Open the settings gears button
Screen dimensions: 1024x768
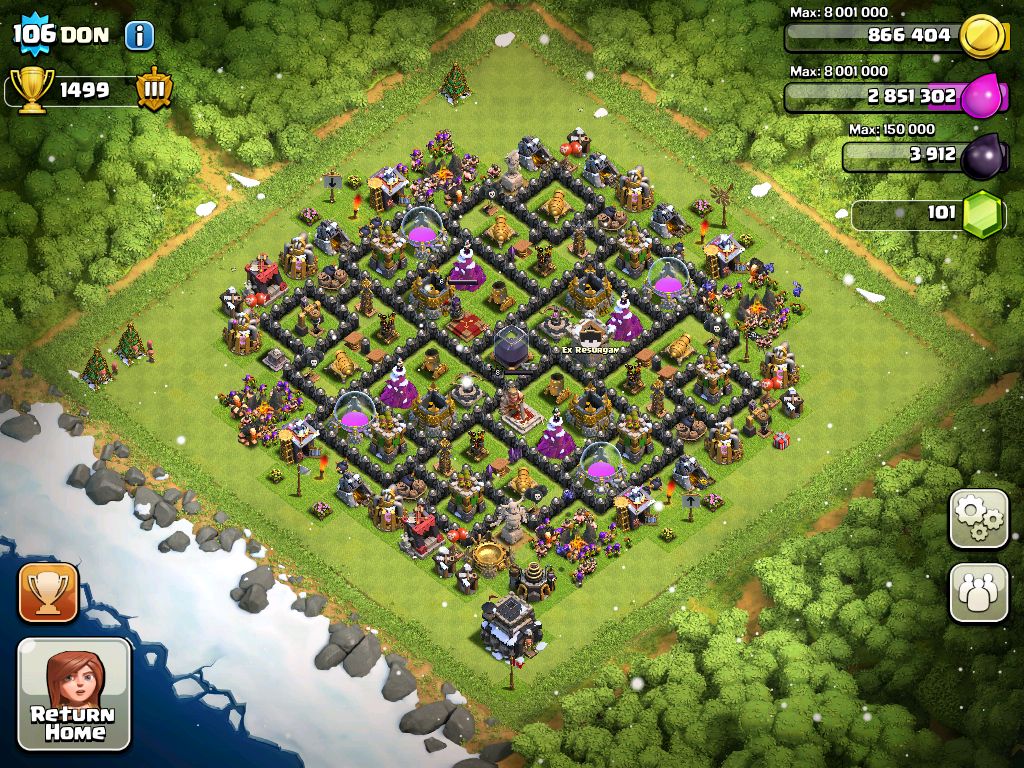pyautogui.click(x=978, y=518)
